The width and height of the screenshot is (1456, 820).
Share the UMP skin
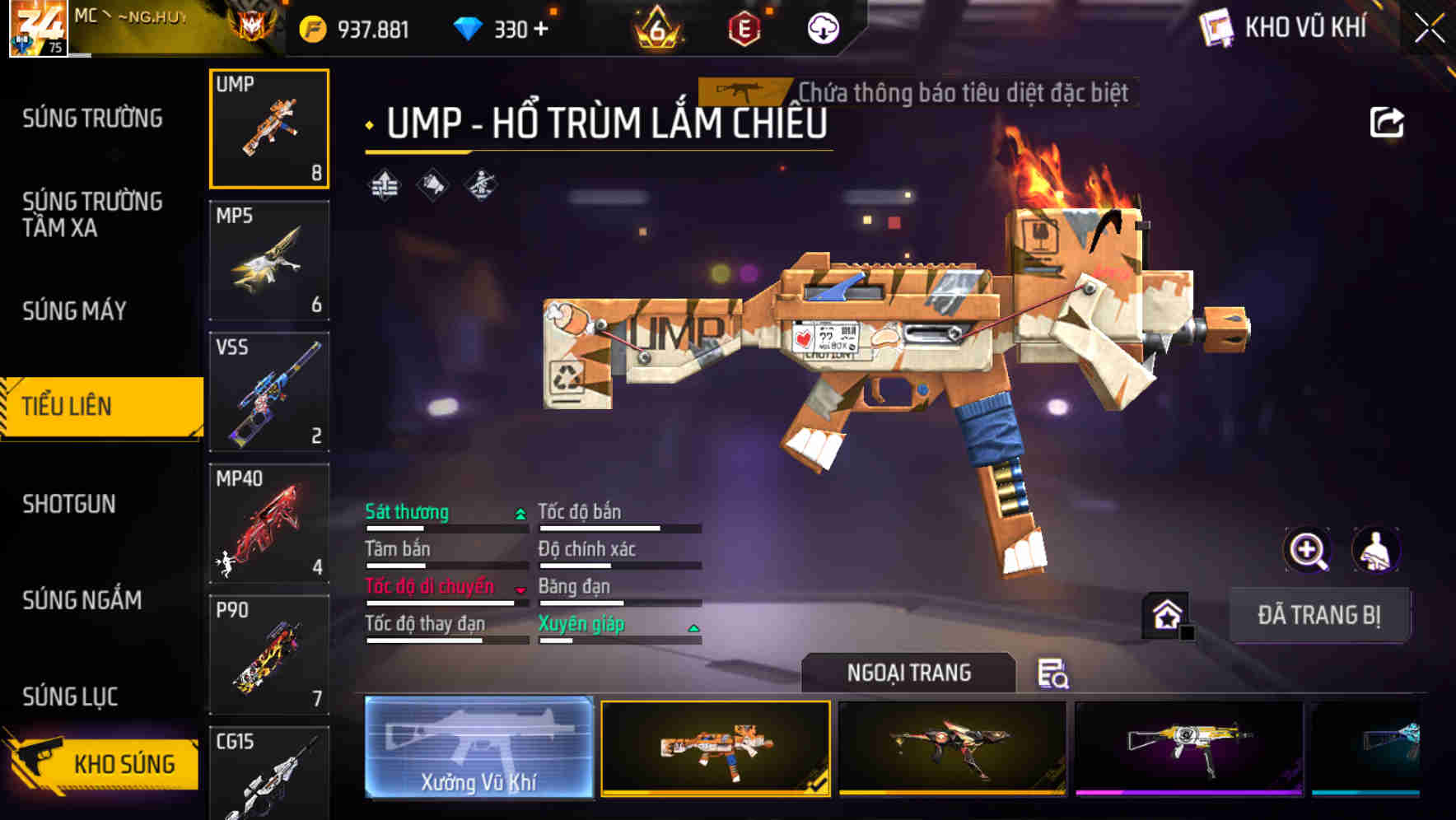pos(1386,123)
